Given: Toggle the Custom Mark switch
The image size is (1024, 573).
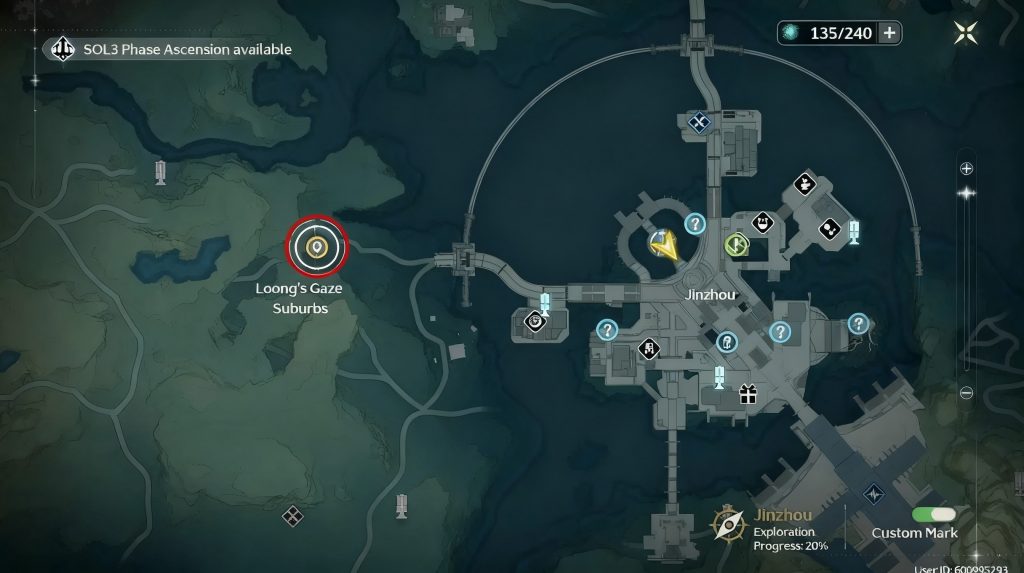Looking at the screenshot, I should [934, 514].
